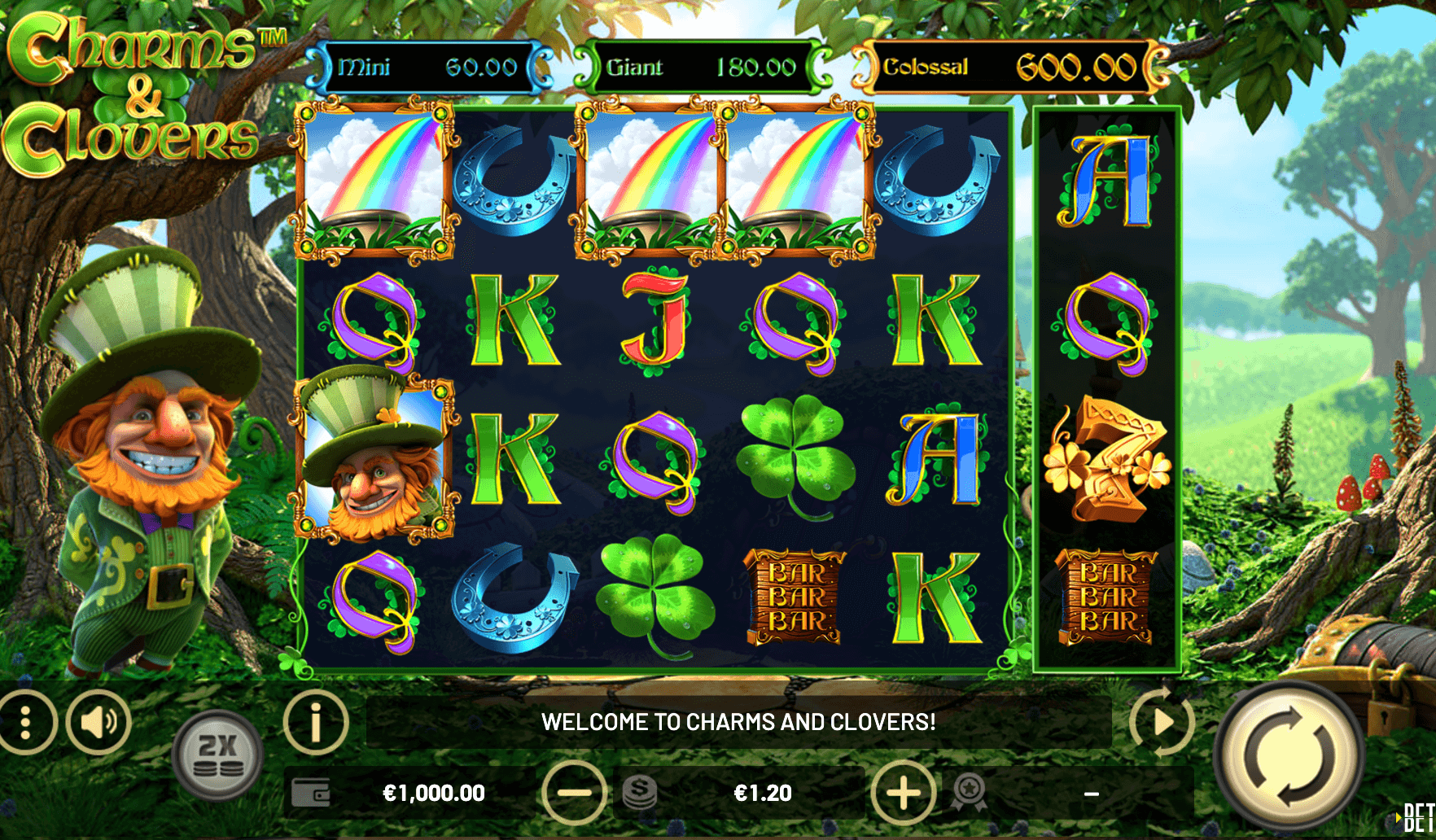
Task: Open the info paytable
Action: [x=316, y=722]
